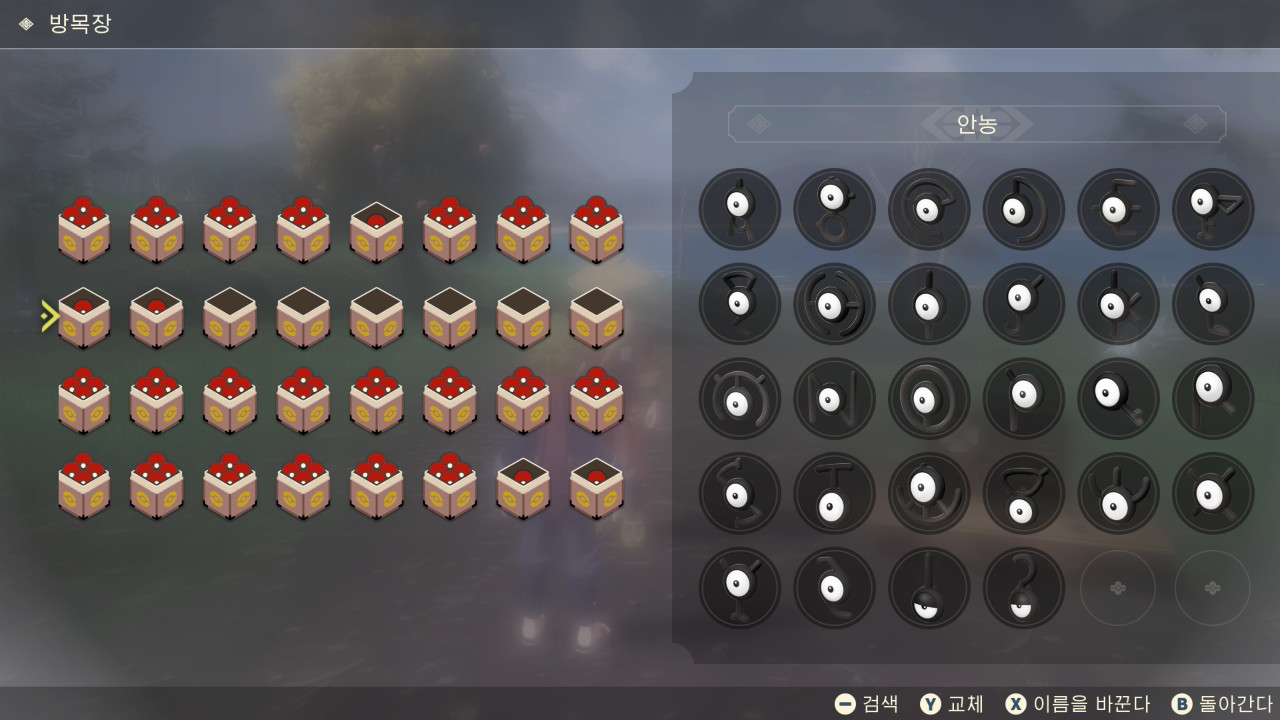Select the Unown shaped like letter S

(x=740, y=494)
